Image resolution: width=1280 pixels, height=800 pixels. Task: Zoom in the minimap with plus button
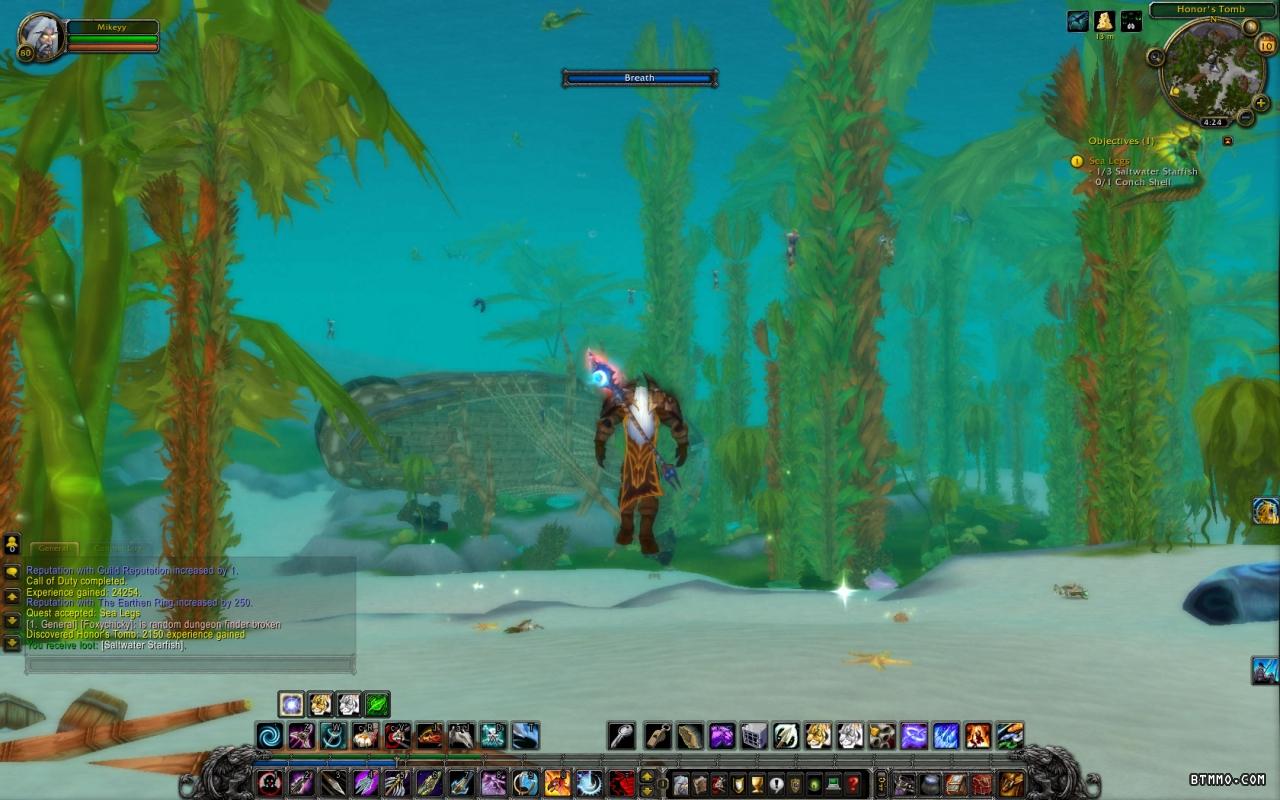click(1261, 102)
